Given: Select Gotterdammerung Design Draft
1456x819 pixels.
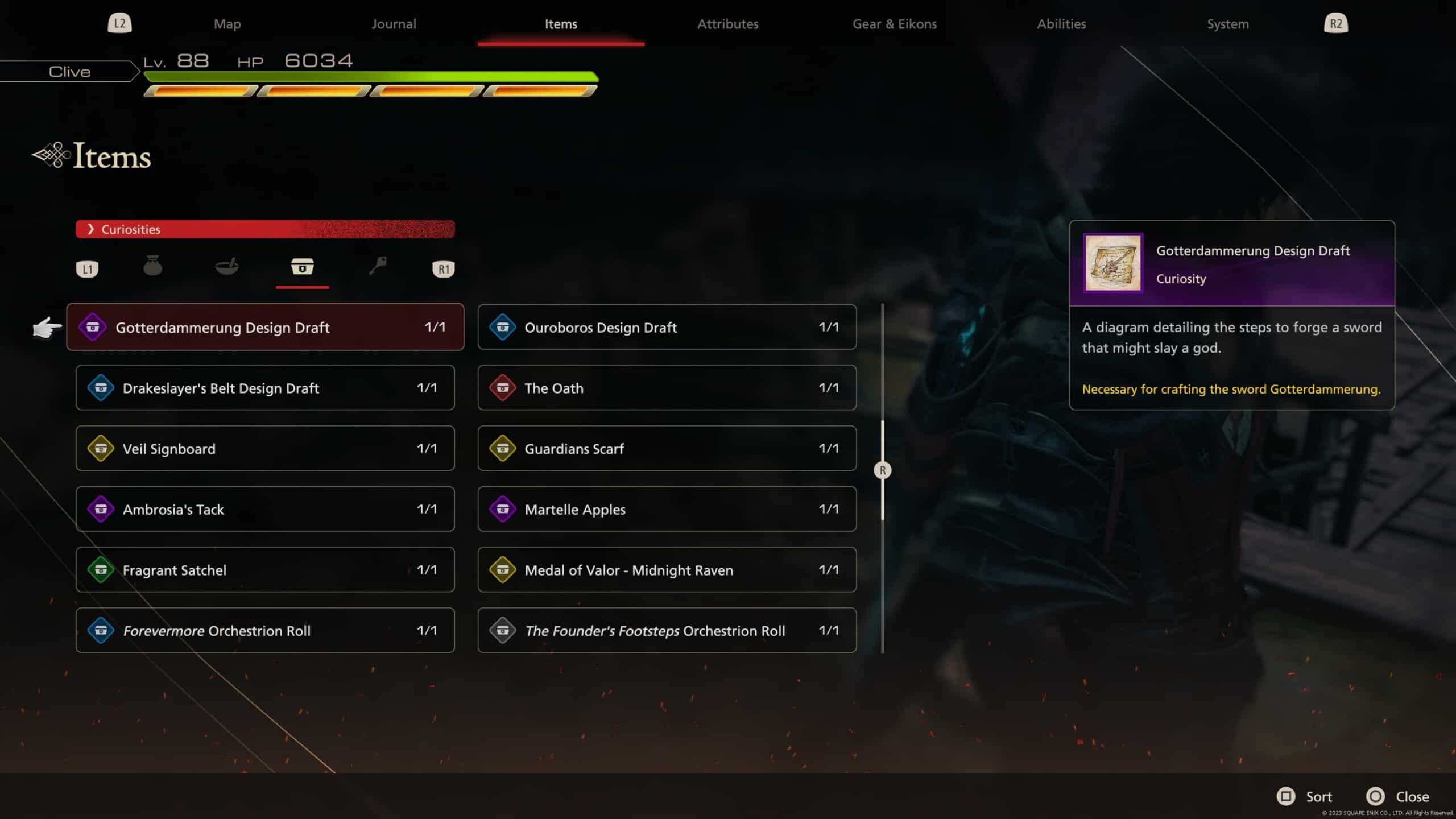Looking at the screenshot, I should (x=265, y=327).
